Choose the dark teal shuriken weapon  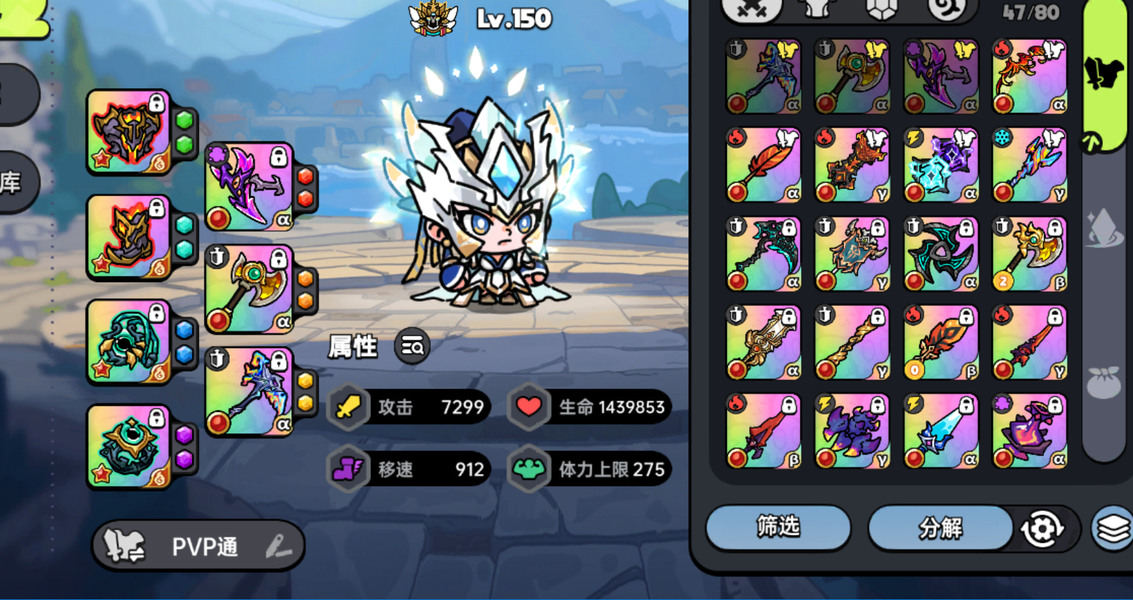(x=941, y=255)
